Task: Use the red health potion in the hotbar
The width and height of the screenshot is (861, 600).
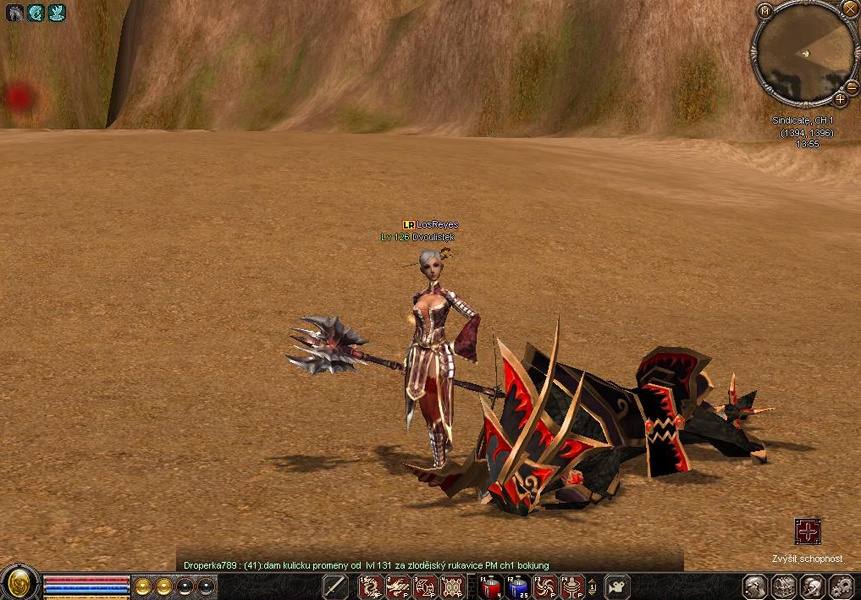Action: pos(491,587)
